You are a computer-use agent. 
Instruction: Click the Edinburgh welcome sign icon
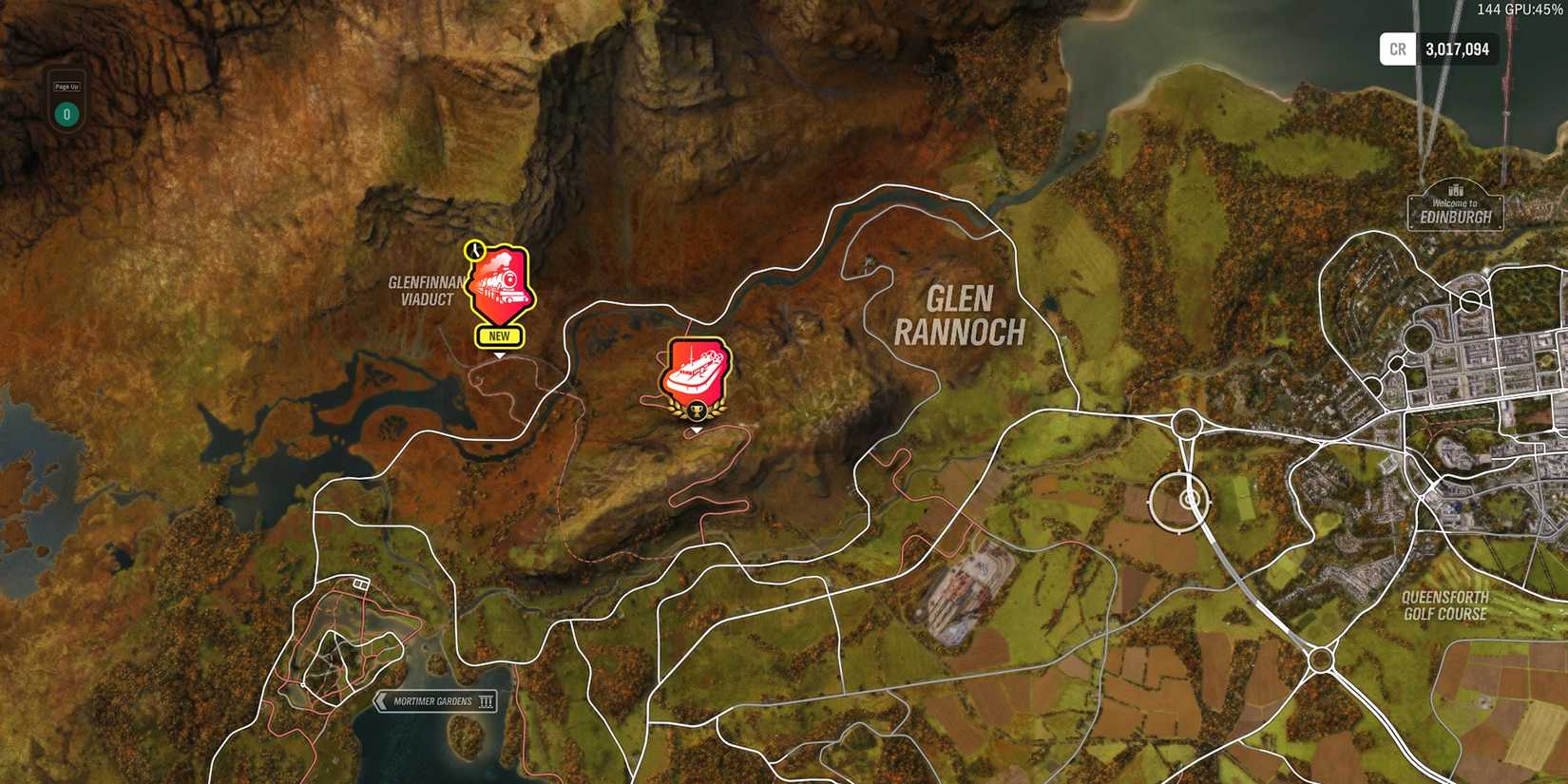click(x=1455, y=207)
